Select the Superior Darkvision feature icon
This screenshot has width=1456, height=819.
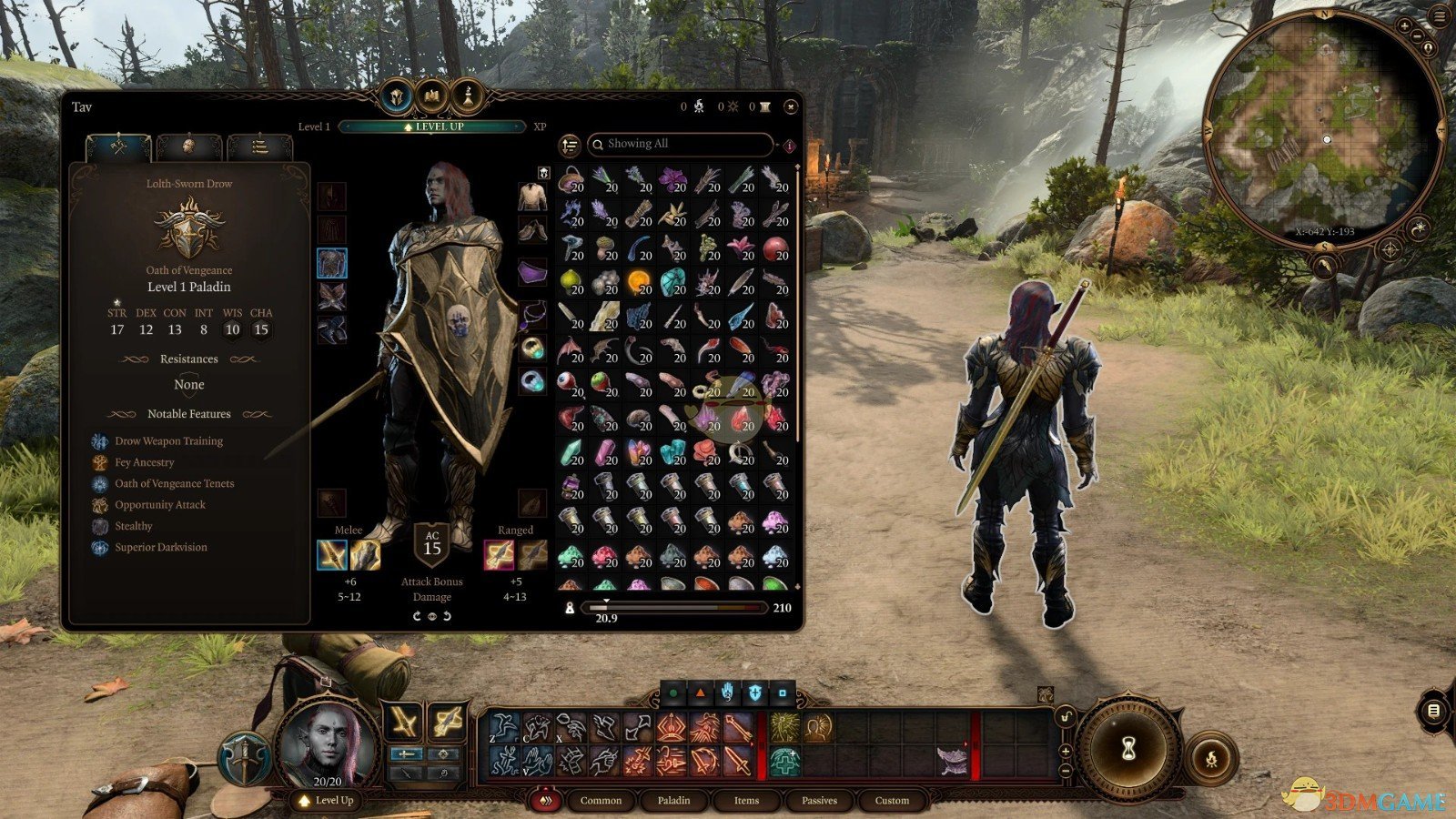pos(98,547)
